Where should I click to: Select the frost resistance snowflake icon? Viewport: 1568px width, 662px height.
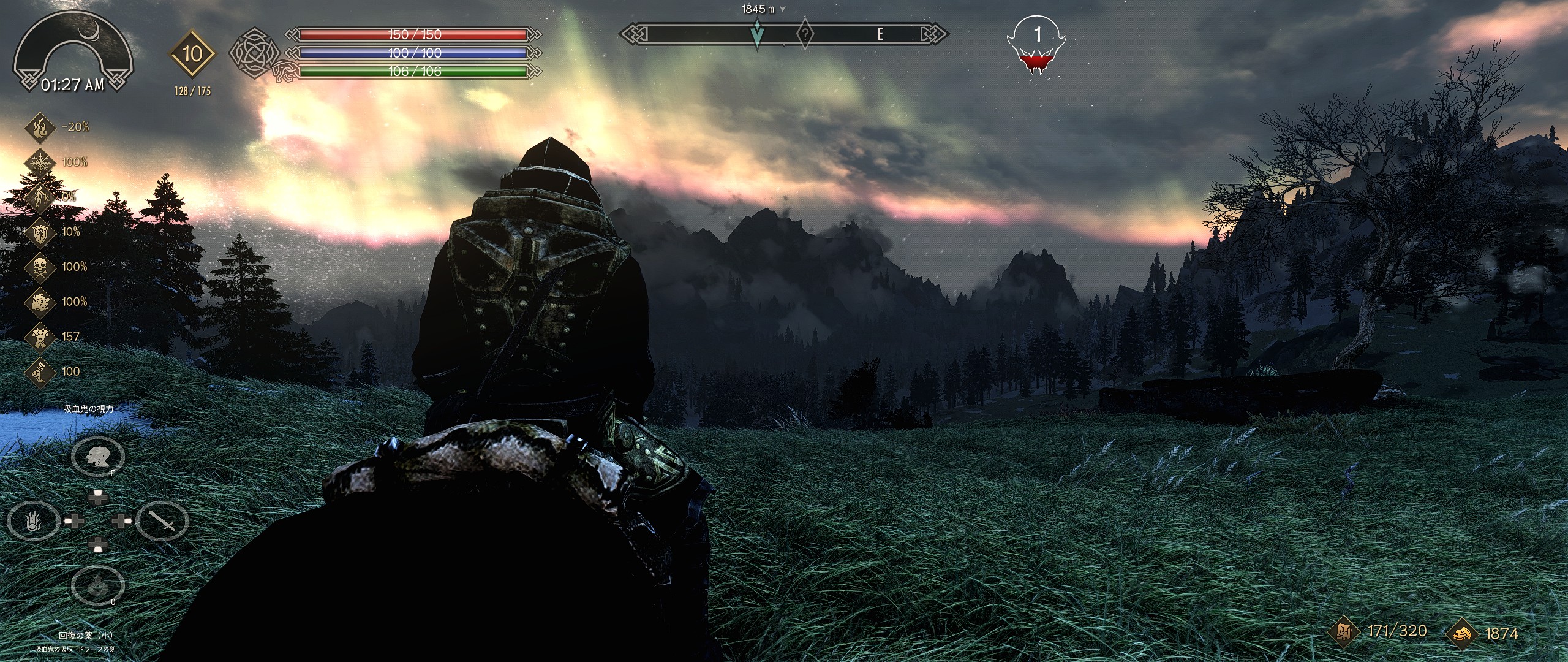click(40, 162)
